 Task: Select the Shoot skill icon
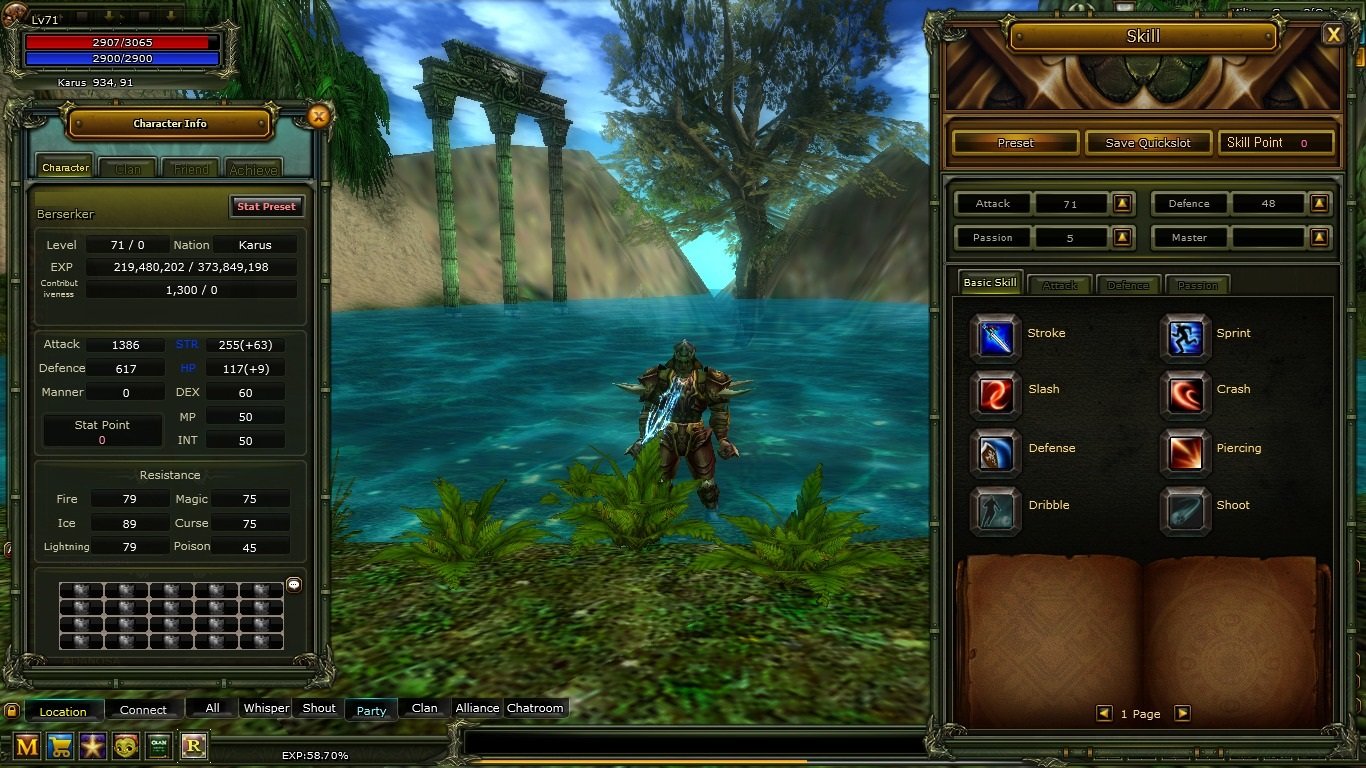[x=1185, y=506]
